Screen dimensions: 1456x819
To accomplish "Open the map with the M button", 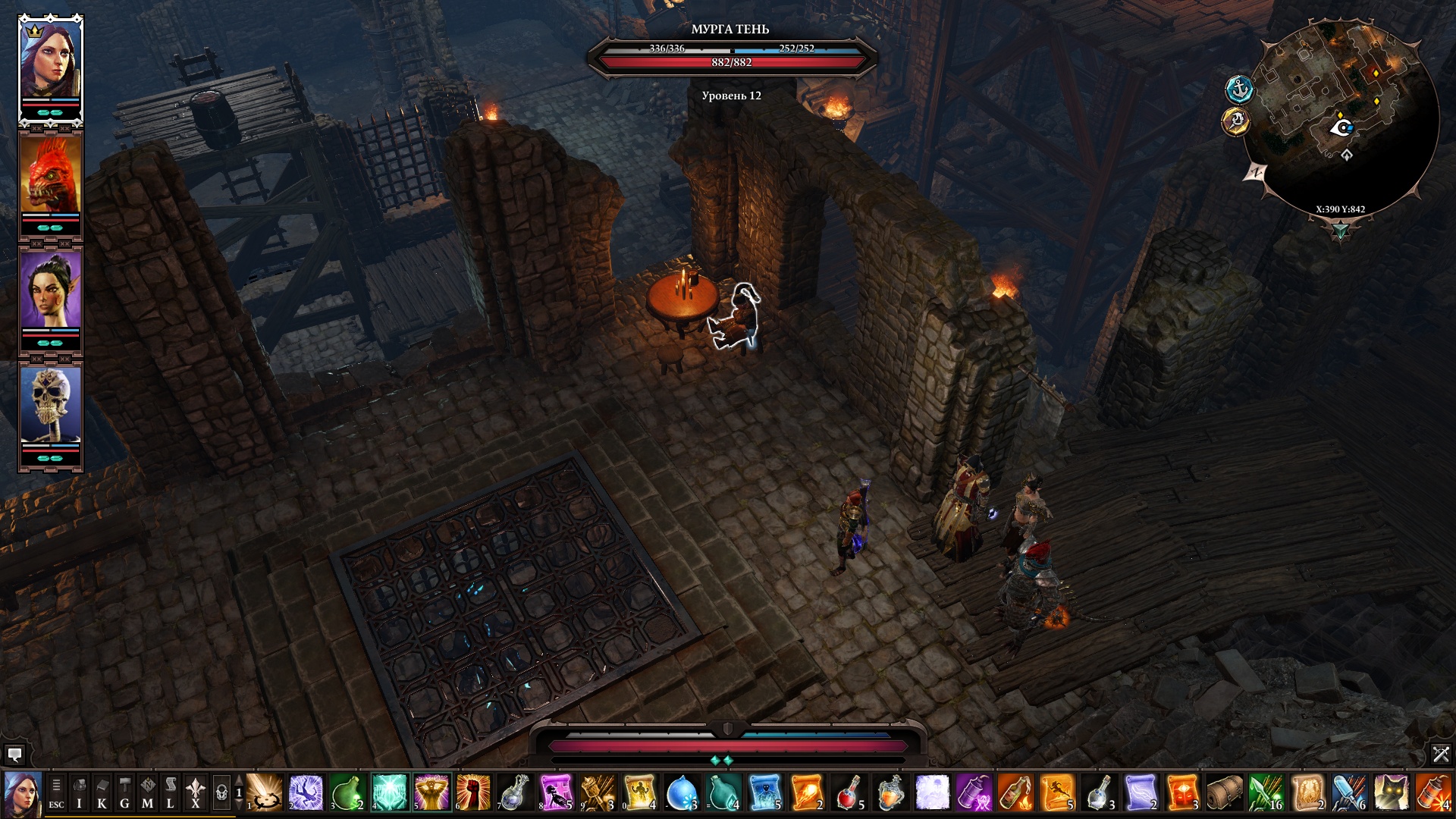I will 147,793.
